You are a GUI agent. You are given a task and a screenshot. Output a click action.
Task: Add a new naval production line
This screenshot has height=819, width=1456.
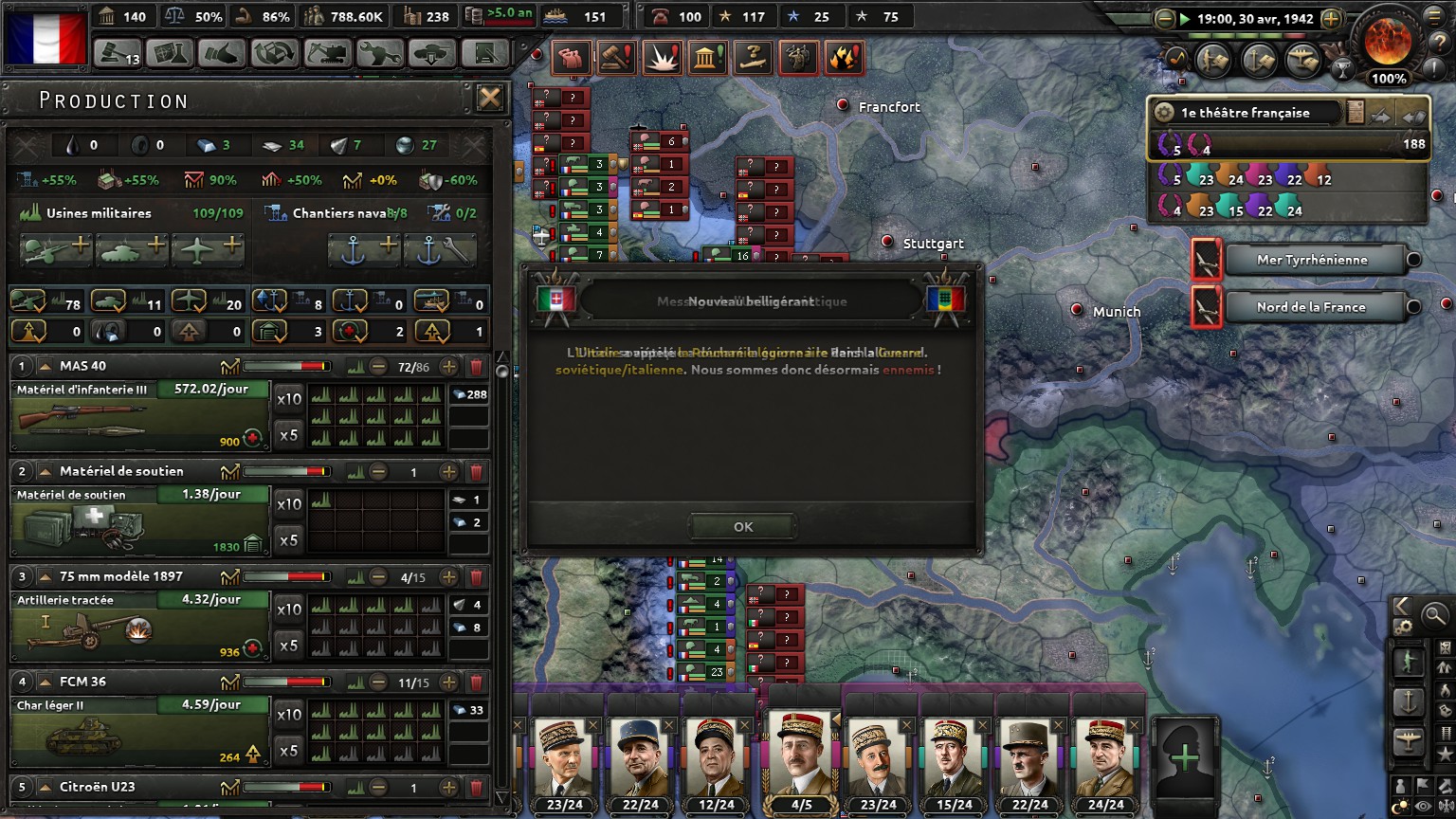tap(364, 250)
